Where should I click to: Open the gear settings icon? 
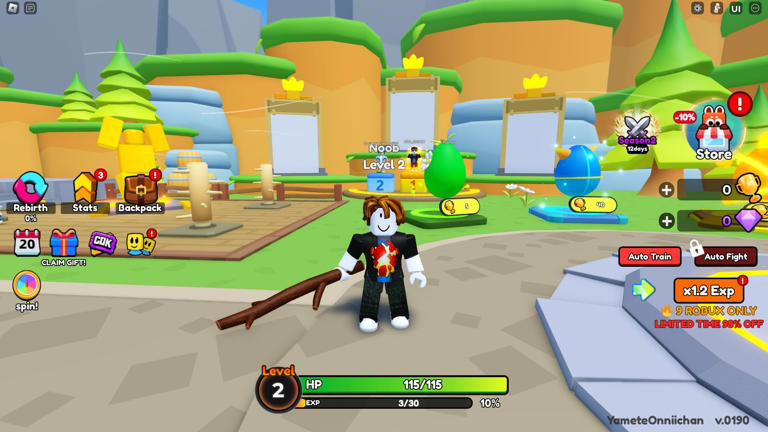698,8
